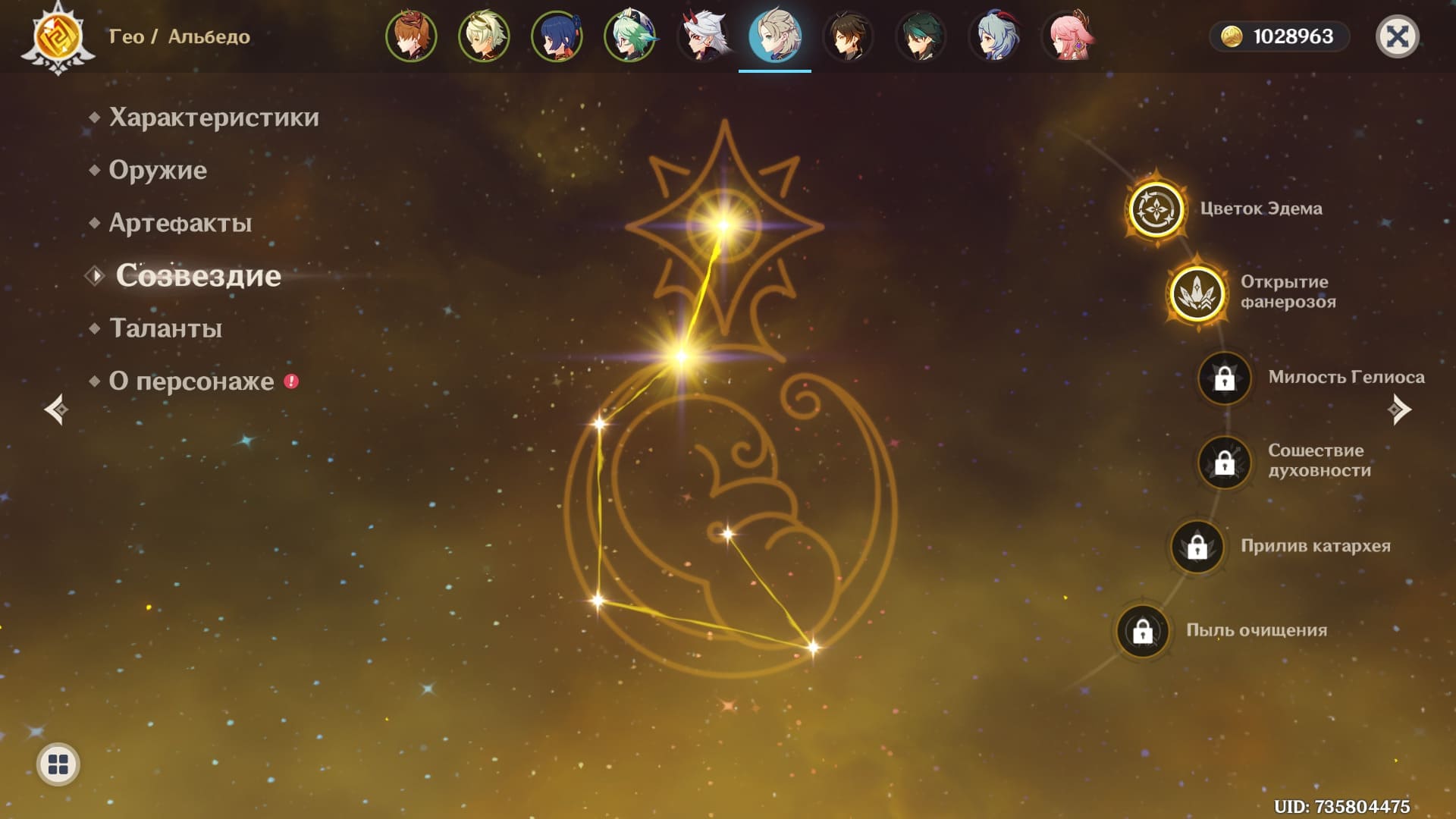The height and width of the screenshot is (819, 1456).
Task: Go to the Артефакты section
Action: (x=180, y=223)
